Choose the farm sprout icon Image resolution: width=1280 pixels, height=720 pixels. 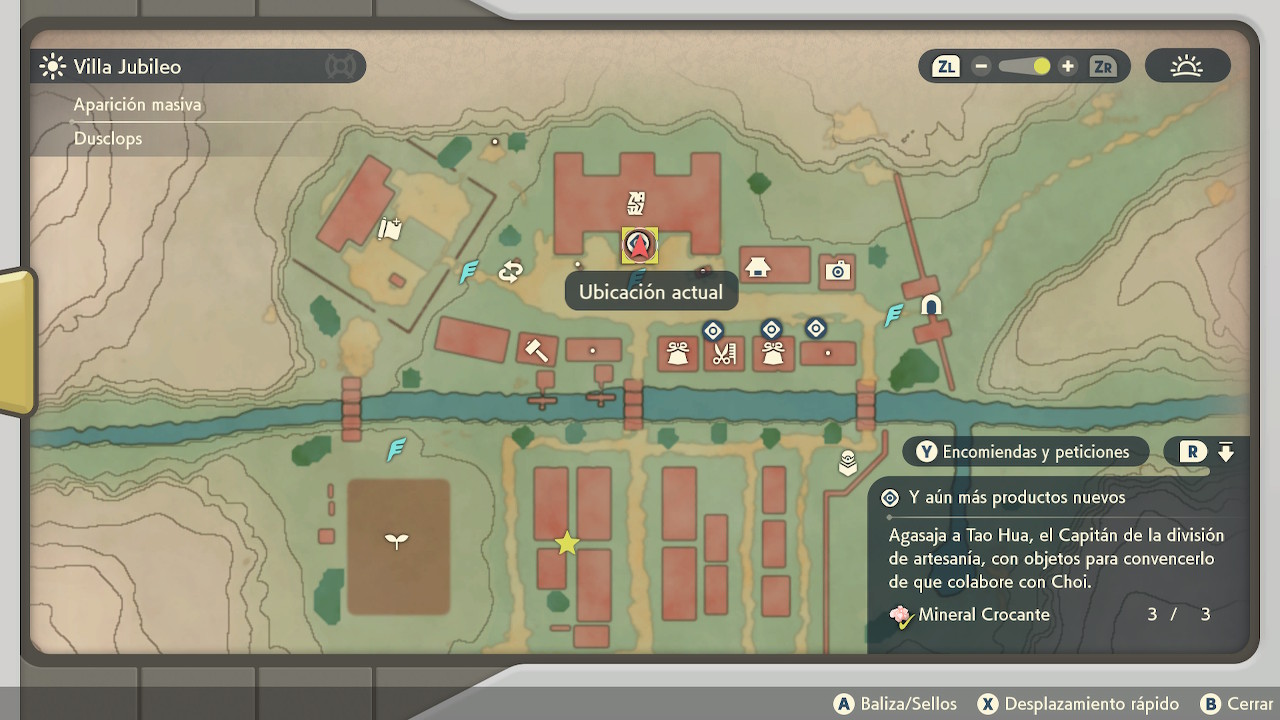click(397, 541)
